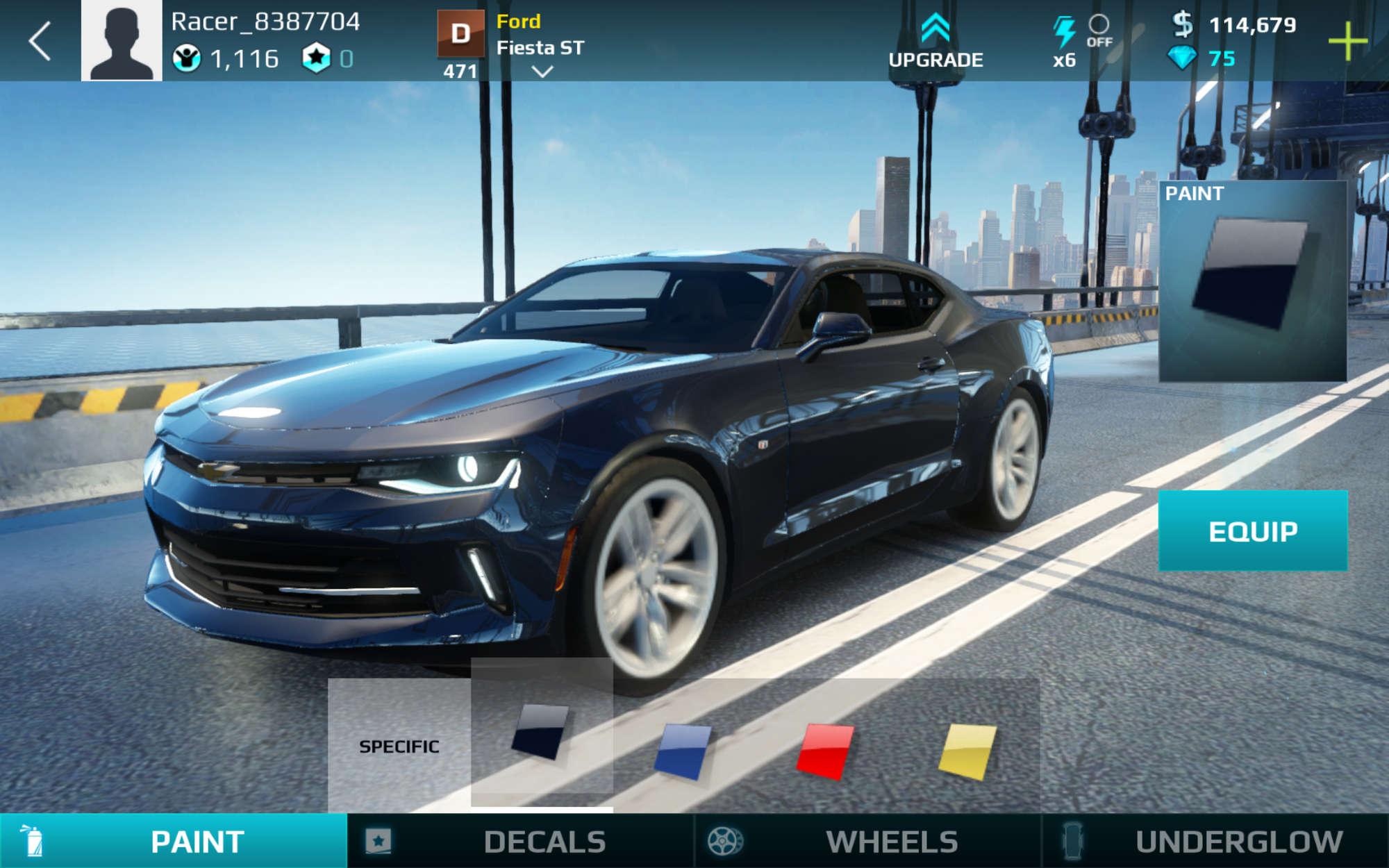Choose the dark navy paint swatch

541,732
